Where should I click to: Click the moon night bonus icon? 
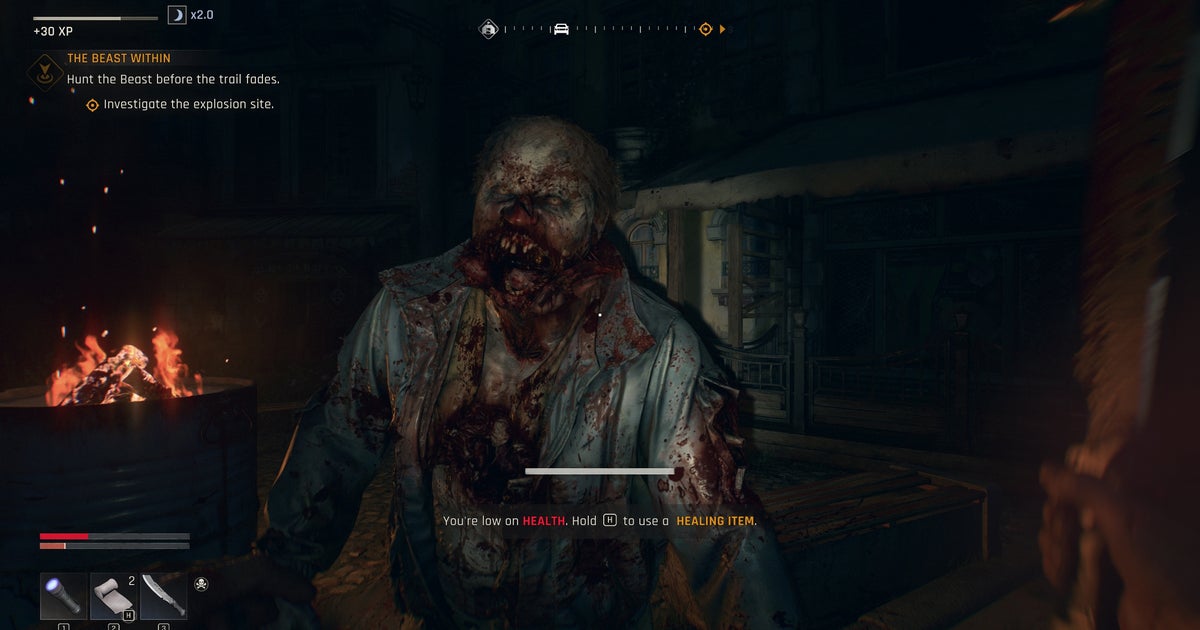177,16
